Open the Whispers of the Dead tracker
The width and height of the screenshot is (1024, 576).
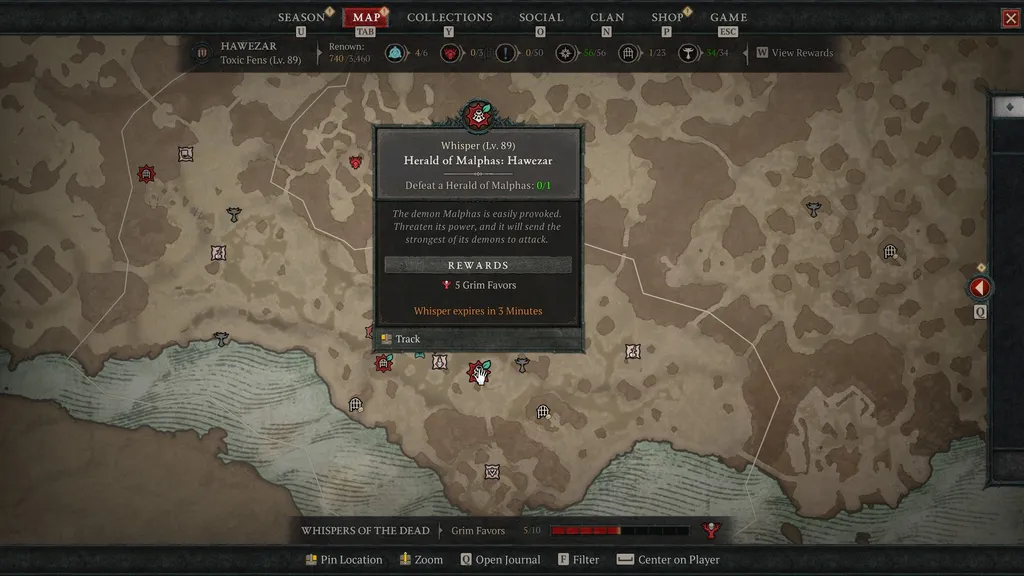(365, 531)
